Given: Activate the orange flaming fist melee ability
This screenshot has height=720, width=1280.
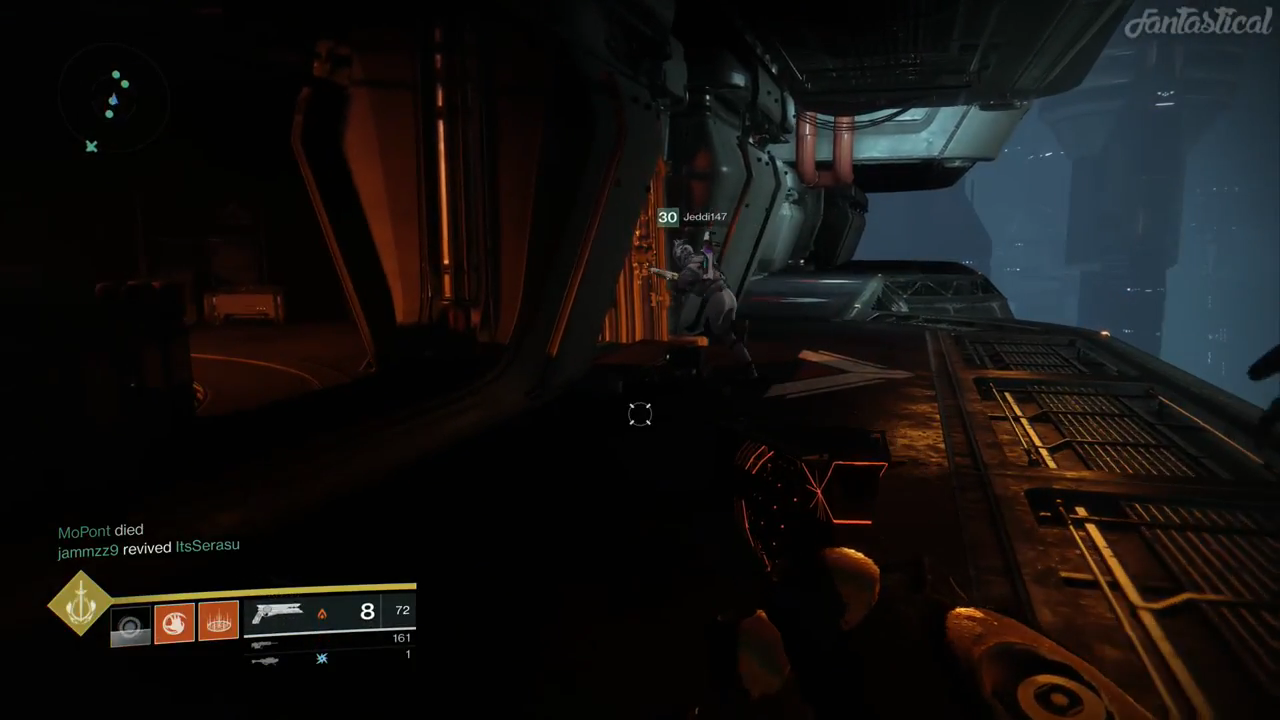Looking at the screenshot, I should pos(174,624).
